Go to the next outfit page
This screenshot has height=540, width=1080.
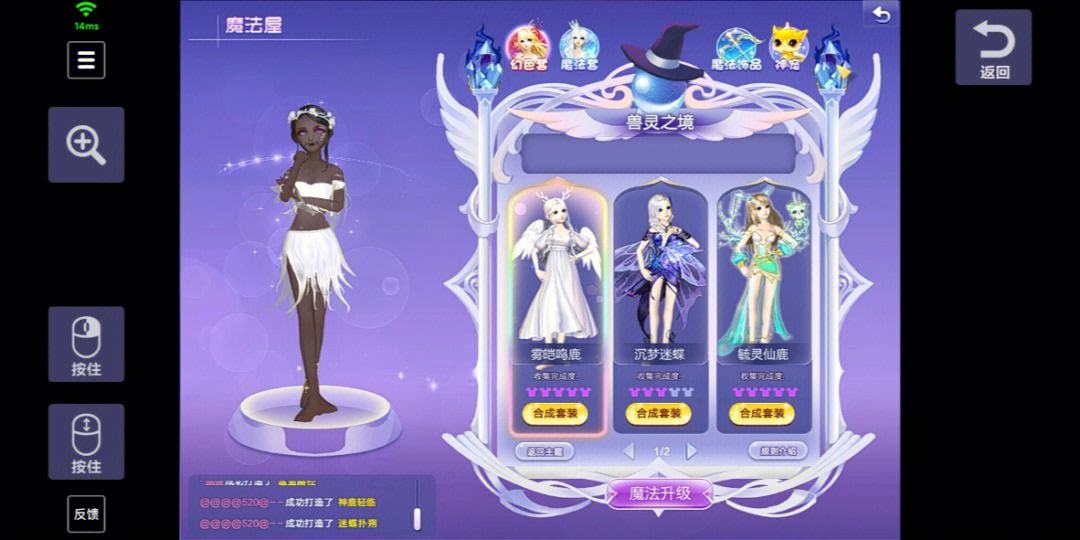pyautogui.click(x=692, y=452)
